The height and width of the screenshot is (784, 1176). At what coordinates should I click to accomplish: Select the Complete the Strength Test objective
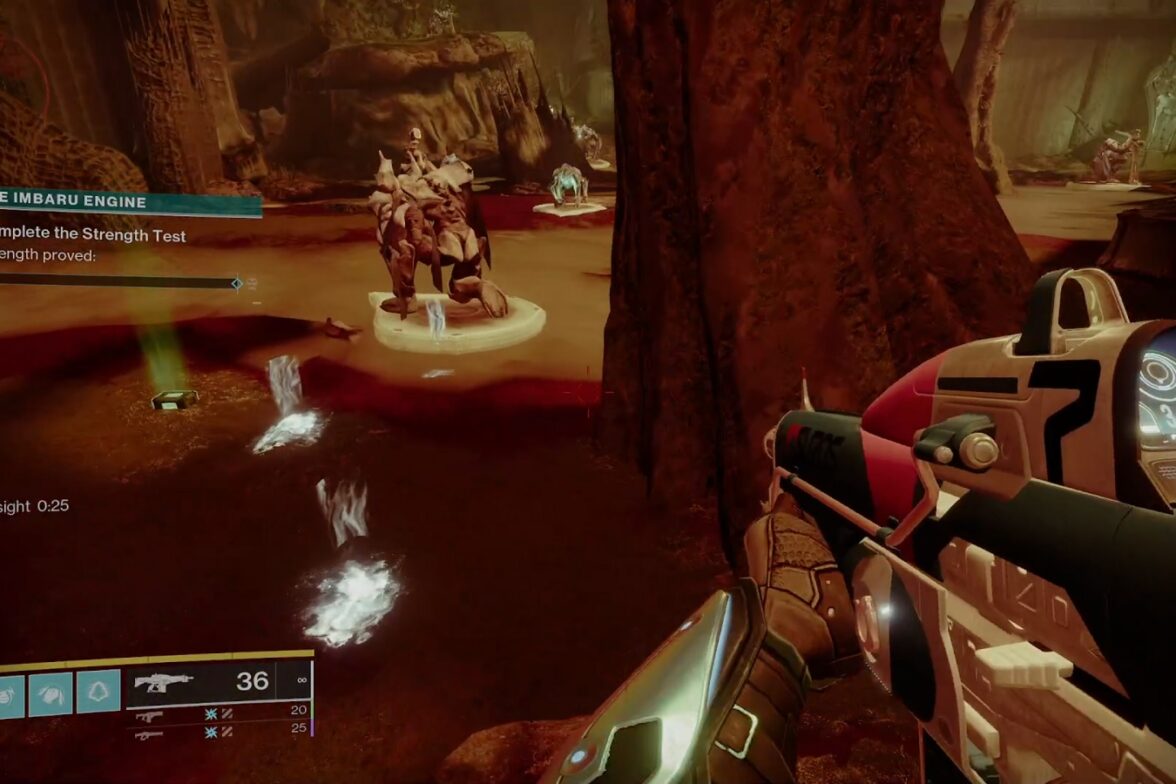tap(95, 237)
